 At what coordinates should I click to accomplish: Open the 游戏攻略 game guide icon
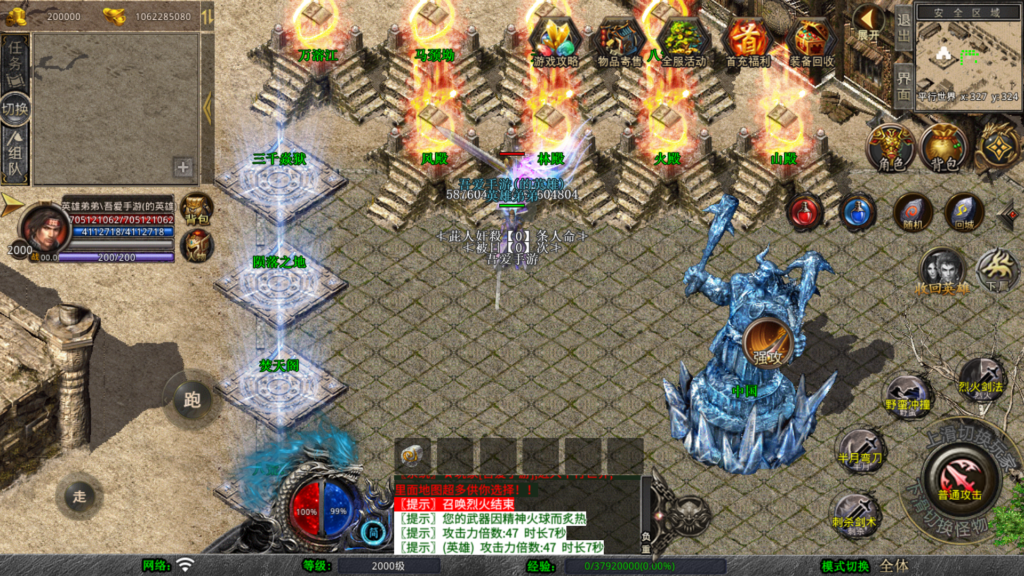tap(553, 40)
